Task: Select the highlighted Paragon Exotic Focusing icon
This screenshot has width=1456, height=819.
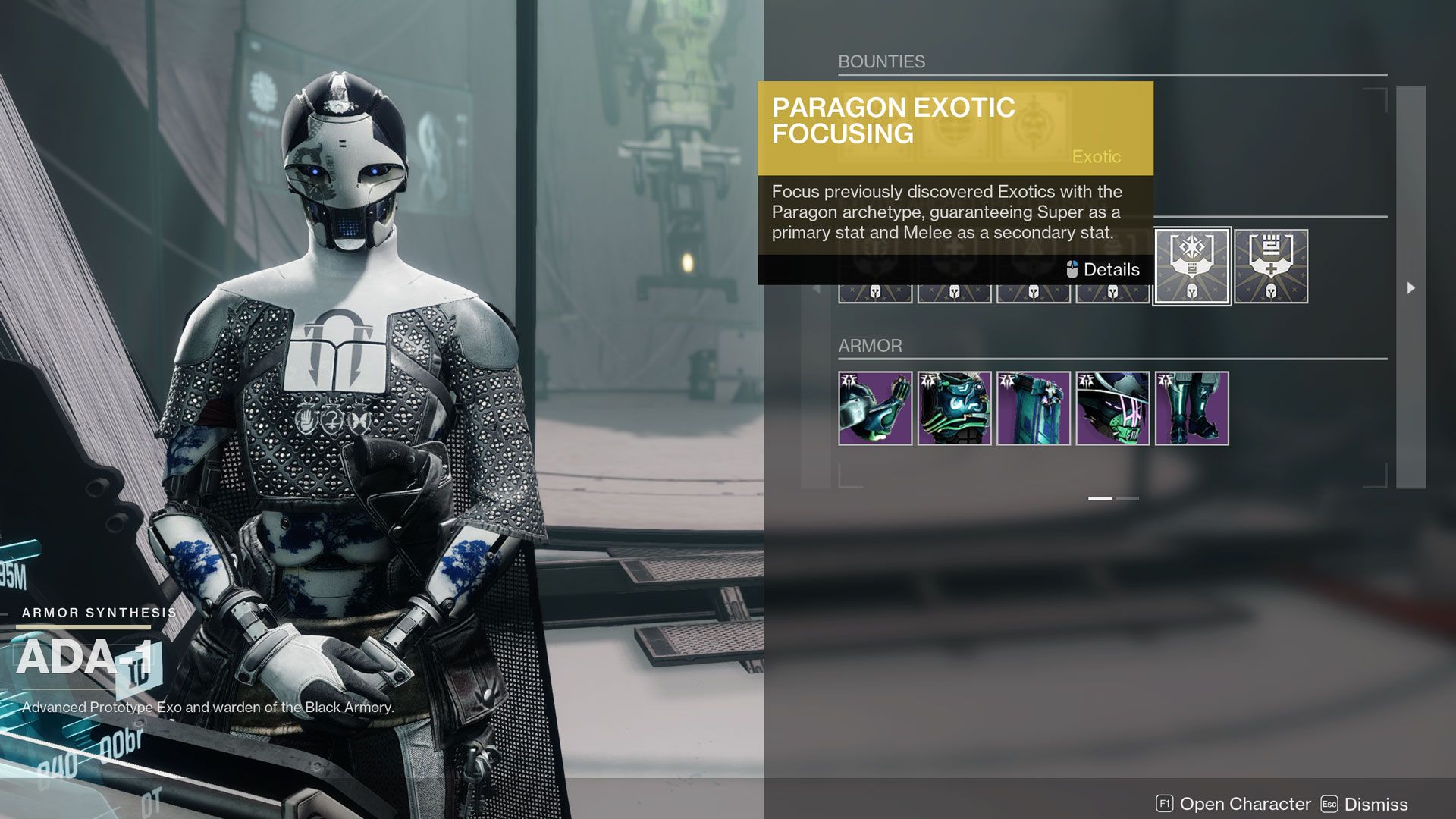Action: (1191, 266)
